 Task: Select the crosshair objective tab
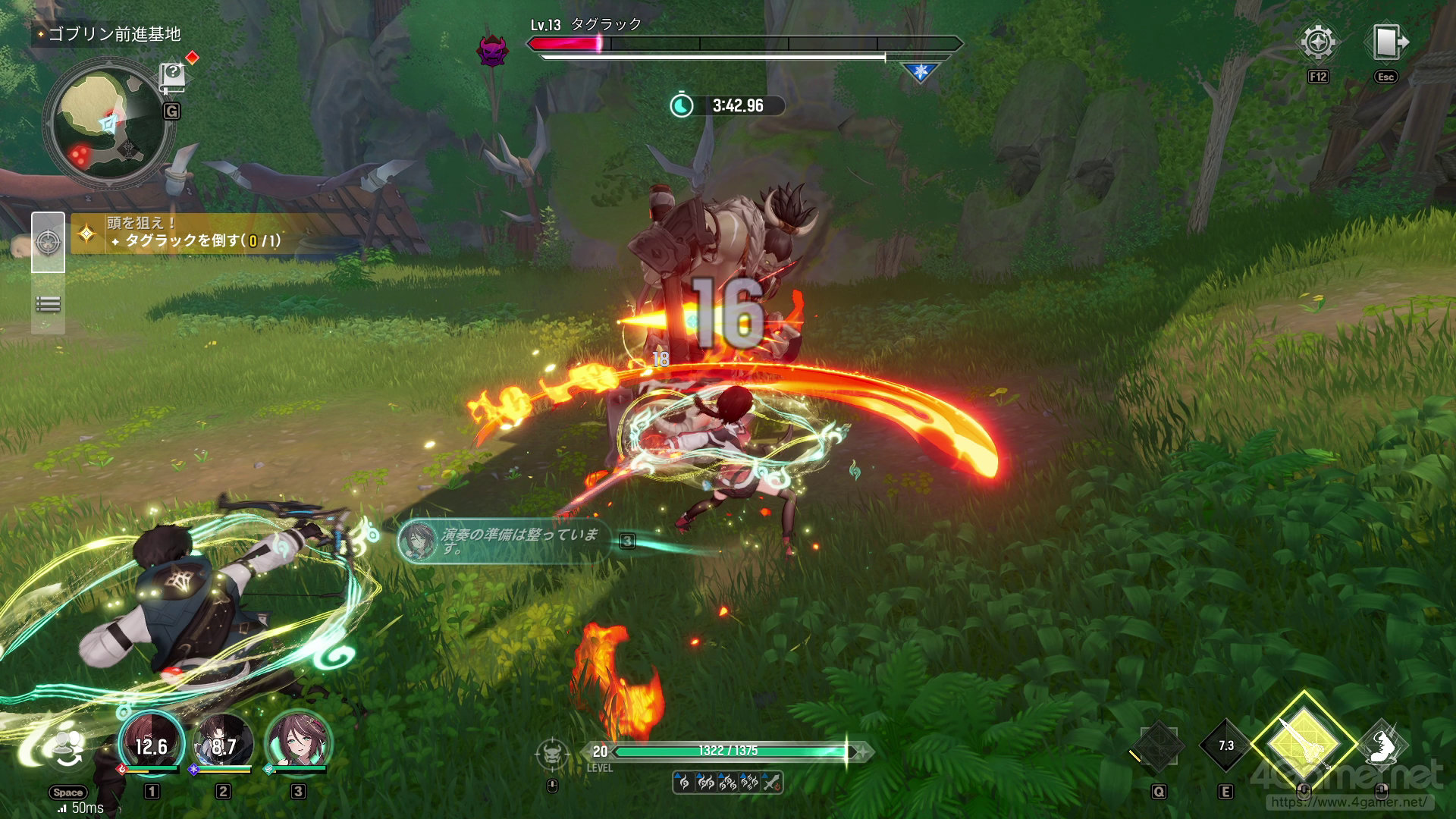click(48, 243)
